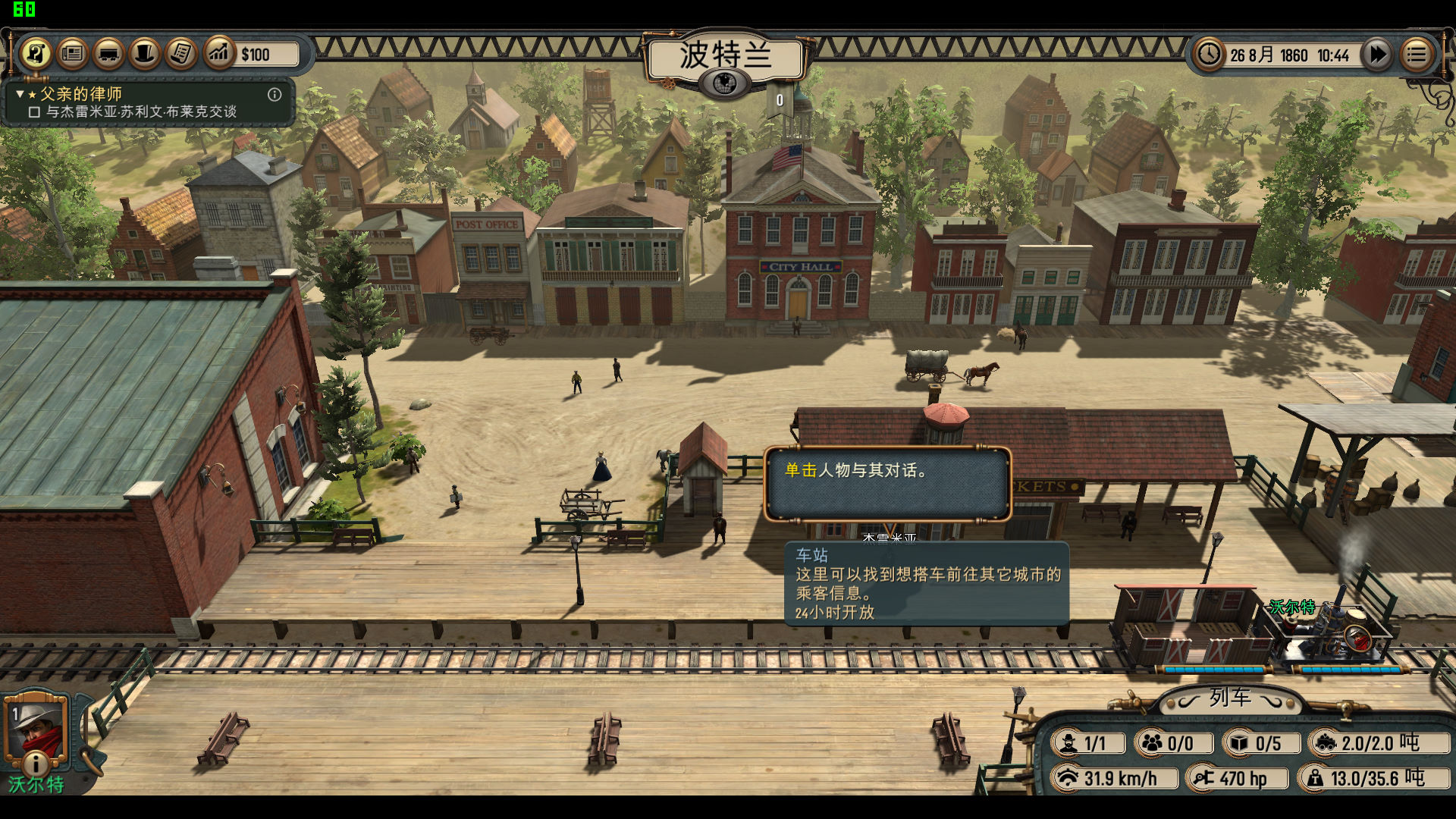Image resolution: width=1456 pixels, height=819 pixels.
Task: Select Walter's character portrait
Action: point(35,729)
